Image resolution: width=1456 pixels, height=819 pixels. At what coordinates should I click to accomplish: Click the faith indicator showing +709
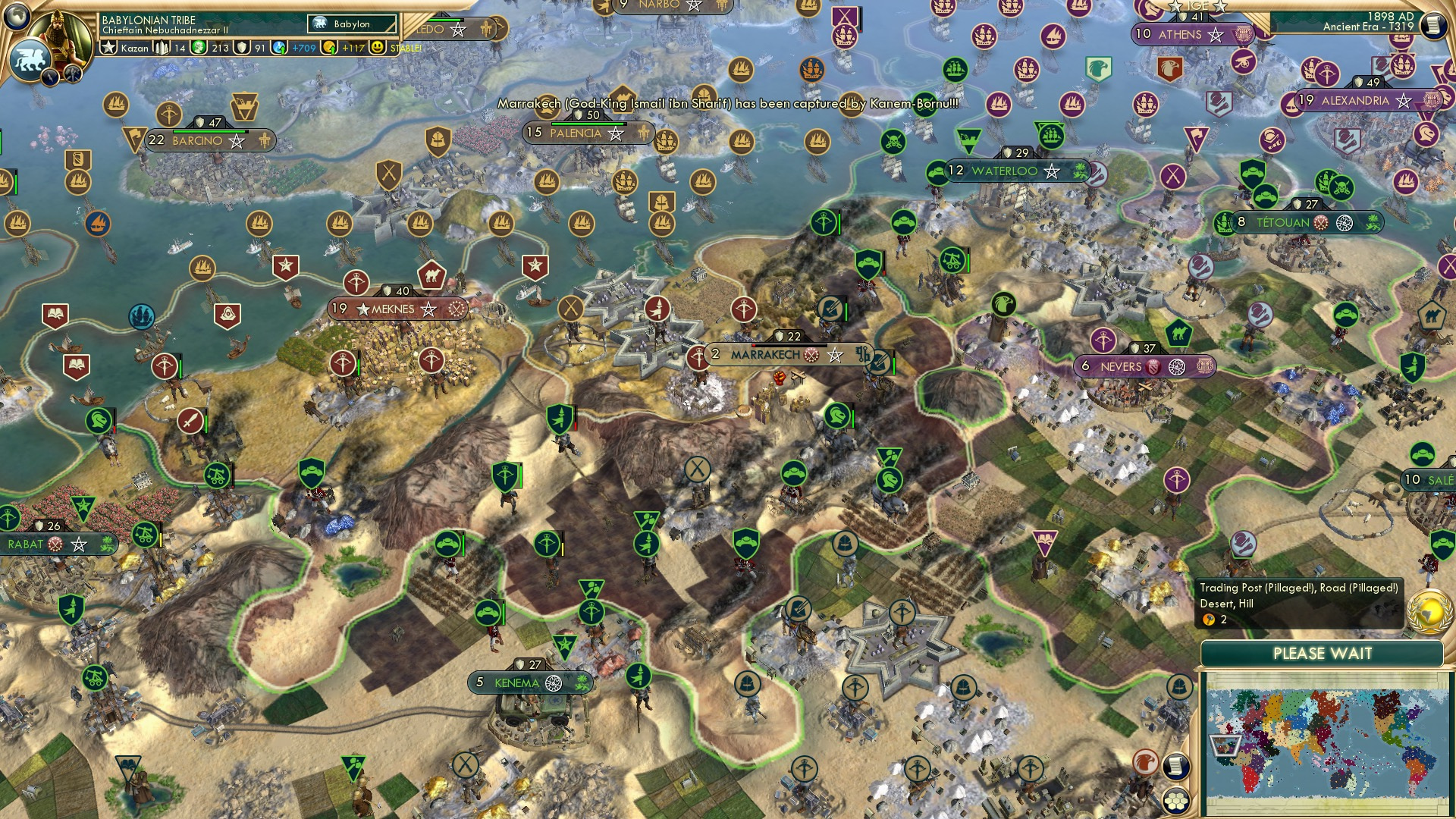[303, 48]
